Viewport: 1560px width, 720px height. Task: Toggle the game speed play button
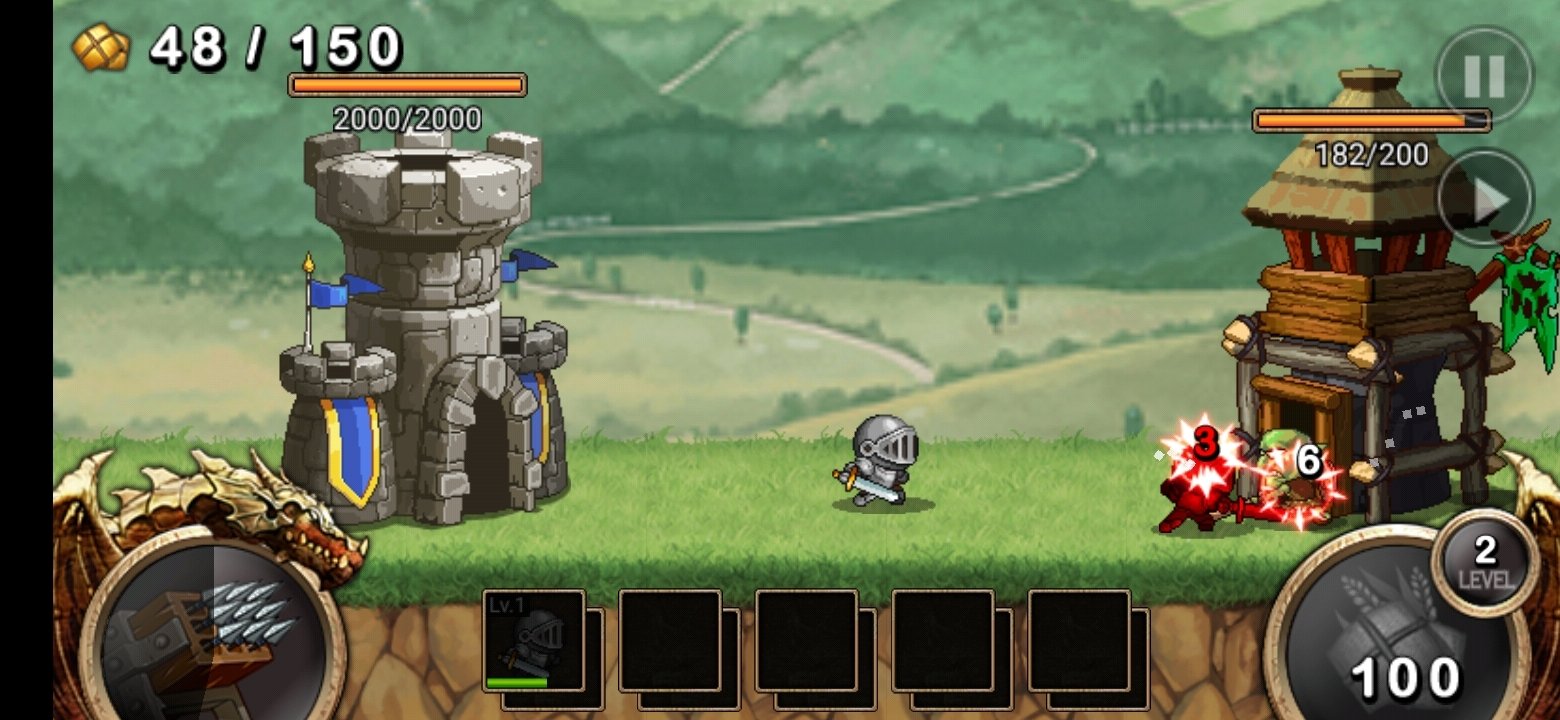[1485, 199]
